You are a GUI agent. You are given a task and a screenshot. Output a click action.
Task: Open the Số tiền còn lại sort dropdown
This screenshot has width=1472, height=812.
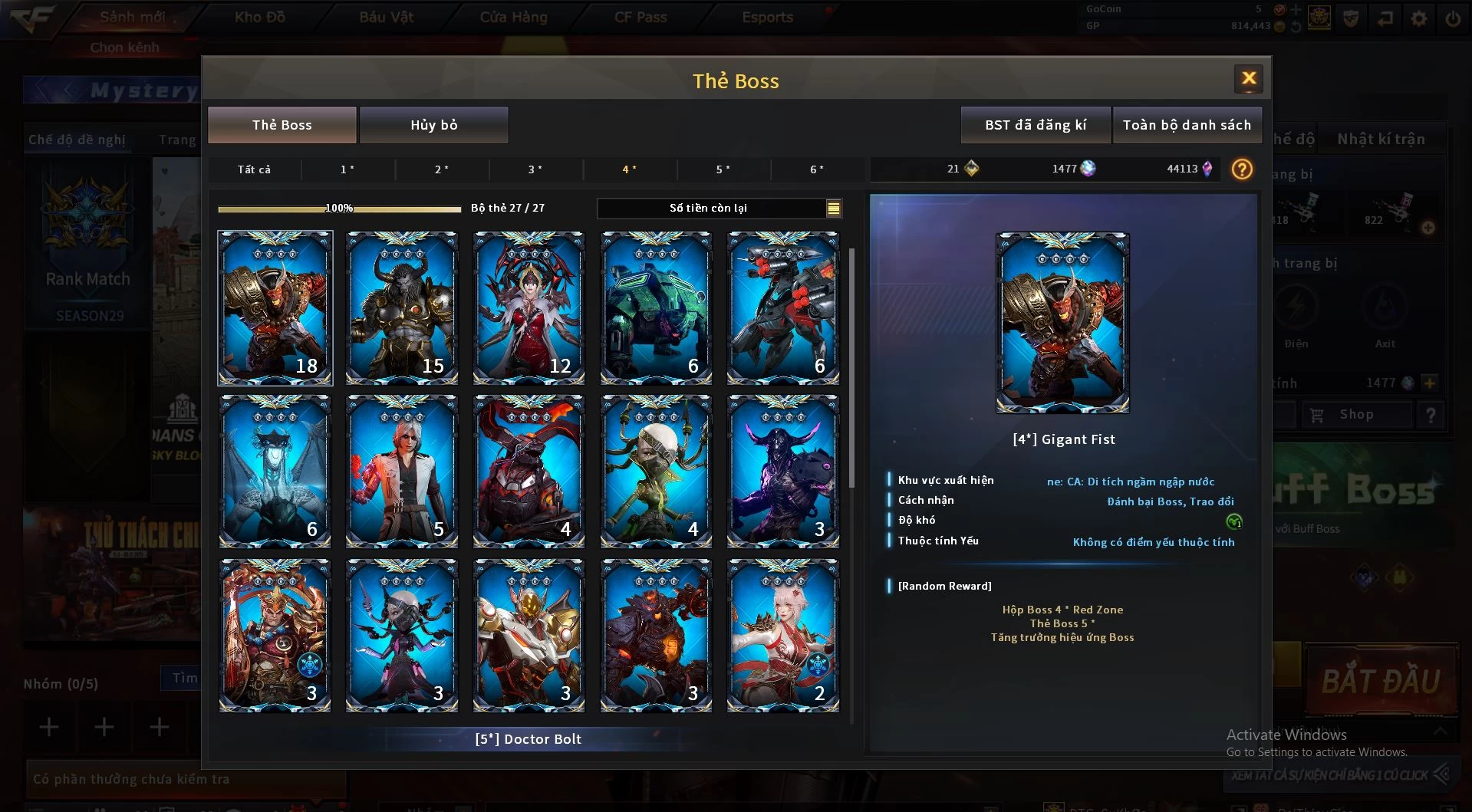tap(833, 208)
